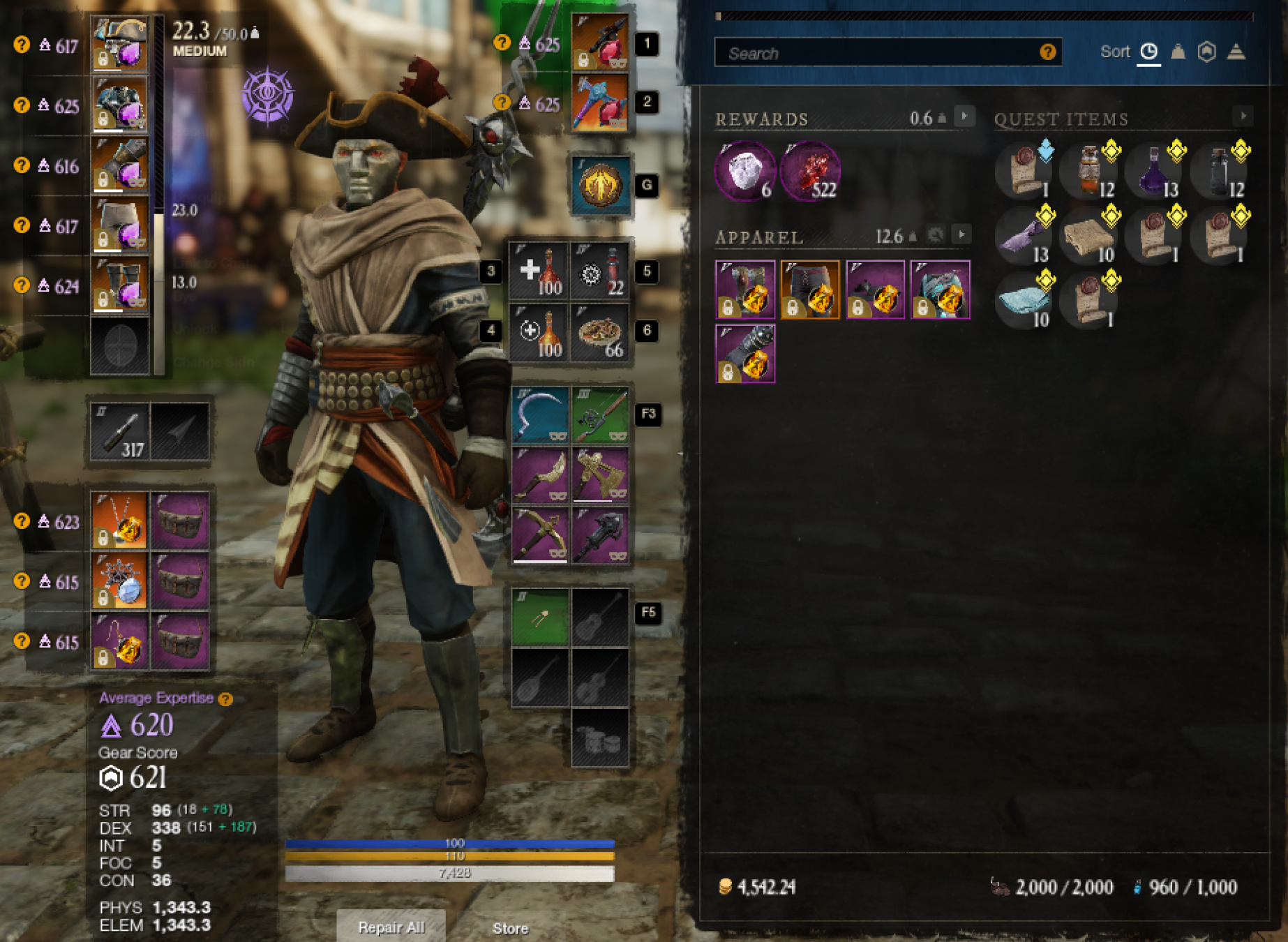The width and height of the screenshot is (1288, 942).
Task: Collapse the Quest Items section arrow
Action: [1243, 117]
